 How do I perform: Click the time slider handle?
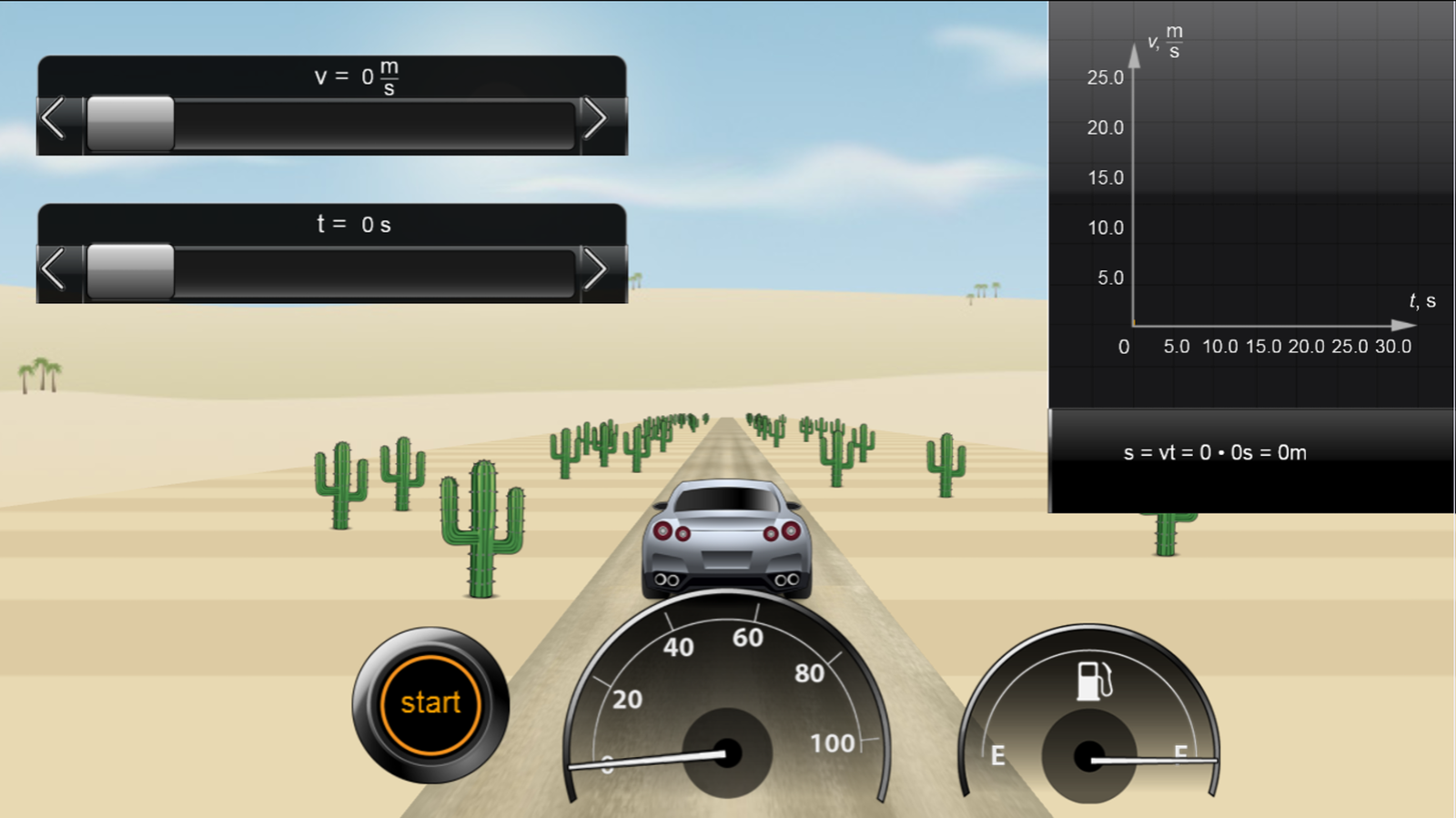[x=130, y=271]
